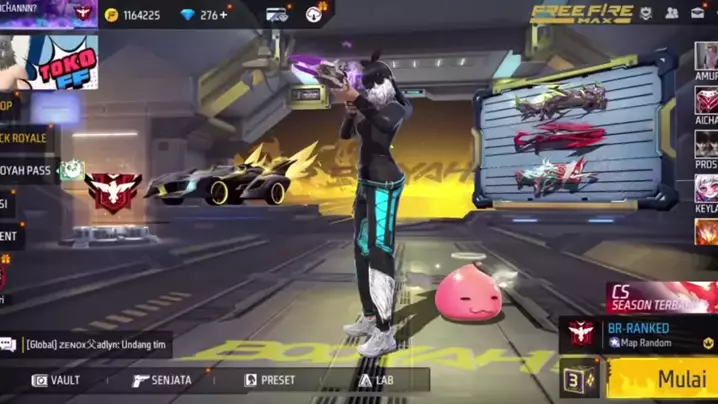Start the match with the Mulai button
The width and height of the screenshot is (718, 404).
coord(664,380)
